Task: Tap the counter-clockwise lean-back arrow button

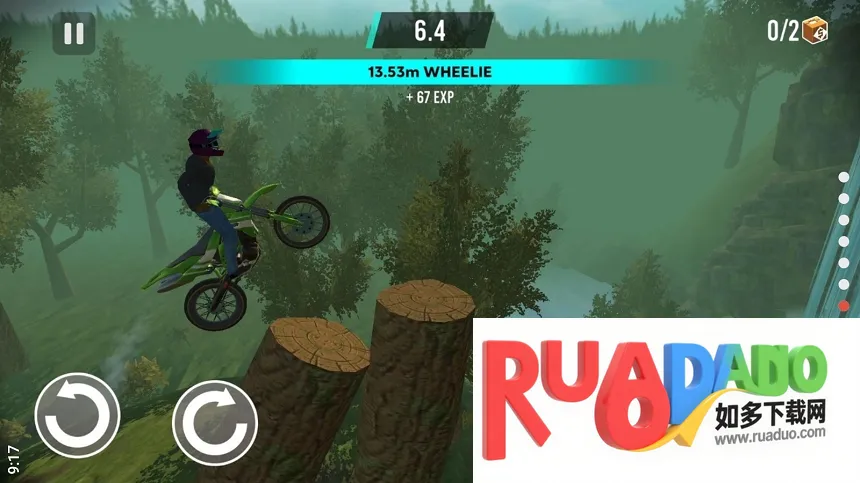Action: (x=77, y=415)
